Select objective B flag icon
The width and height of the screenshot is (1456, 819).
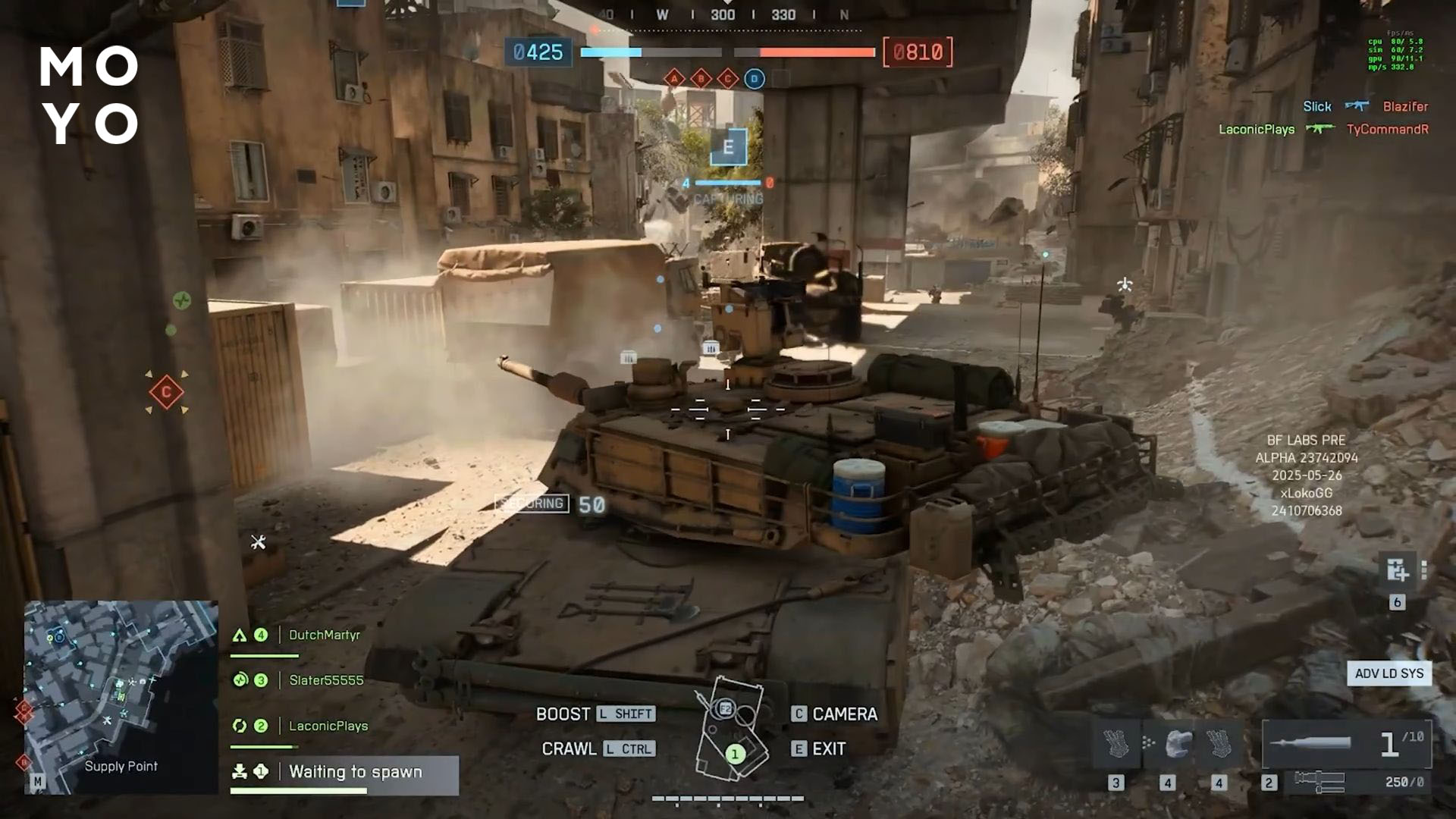point(701,78)
